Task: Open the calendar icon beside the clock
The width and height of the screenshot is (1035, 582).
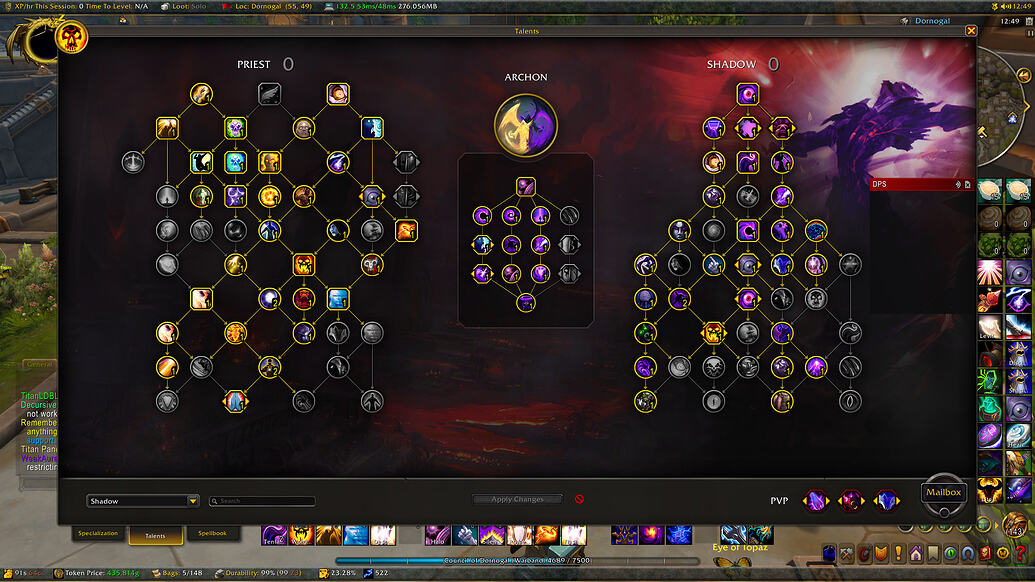Action: [x=1027, y=33]
